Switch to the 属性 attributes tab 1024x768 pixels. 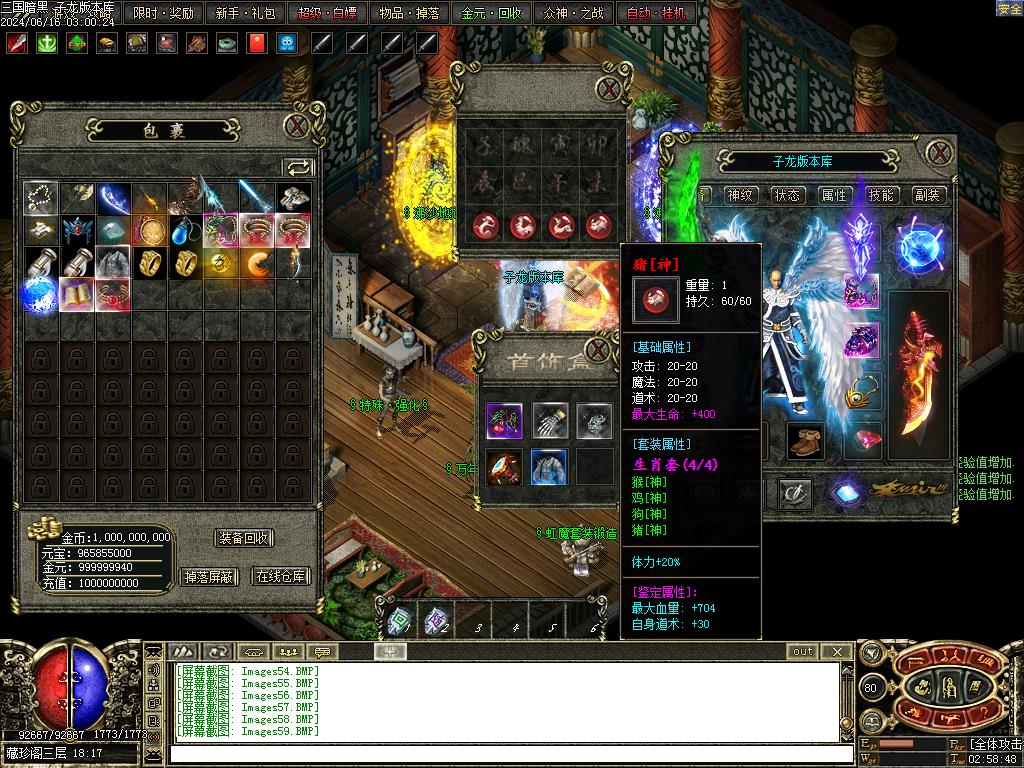pos(834,195)
